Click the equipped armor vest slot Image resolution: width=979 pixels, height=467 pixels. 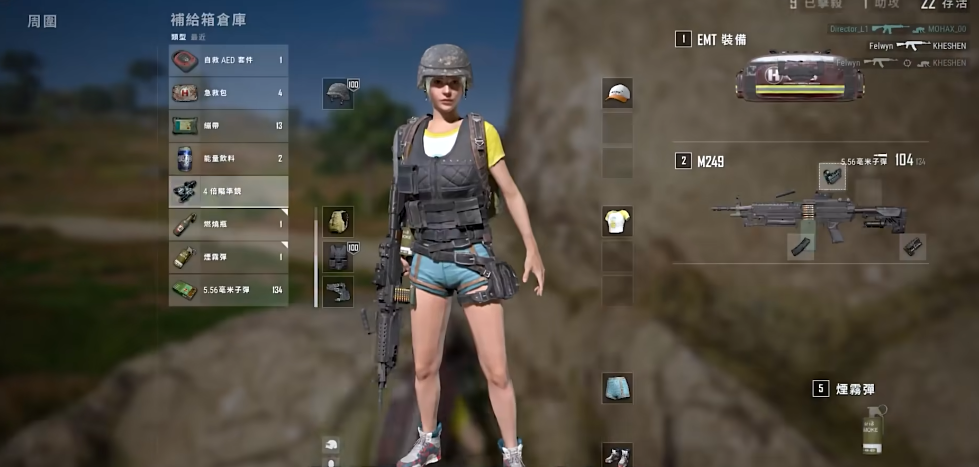tap(338, 257)
